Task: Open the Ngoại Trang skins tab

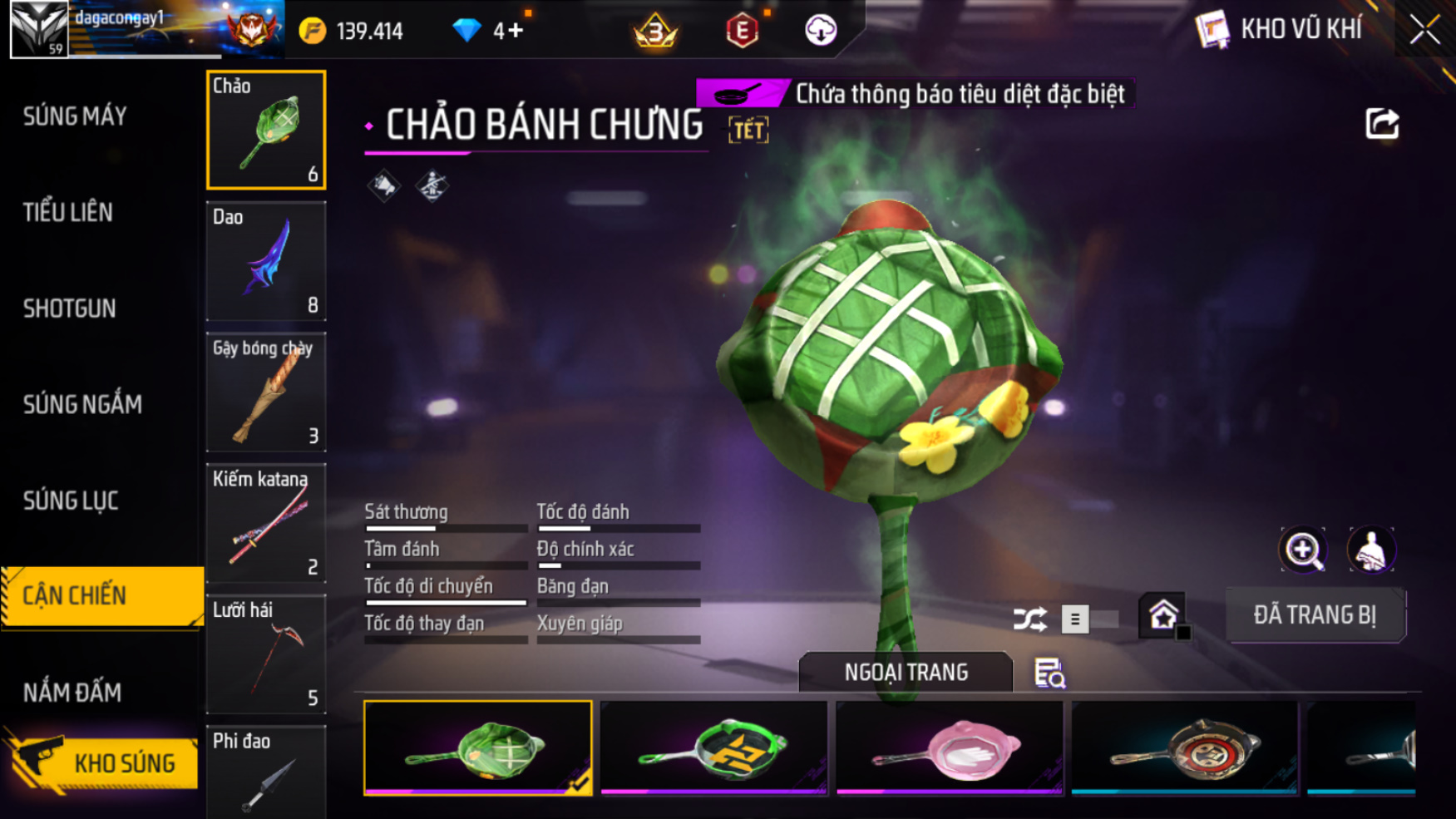Action: (x=906, y=672)
